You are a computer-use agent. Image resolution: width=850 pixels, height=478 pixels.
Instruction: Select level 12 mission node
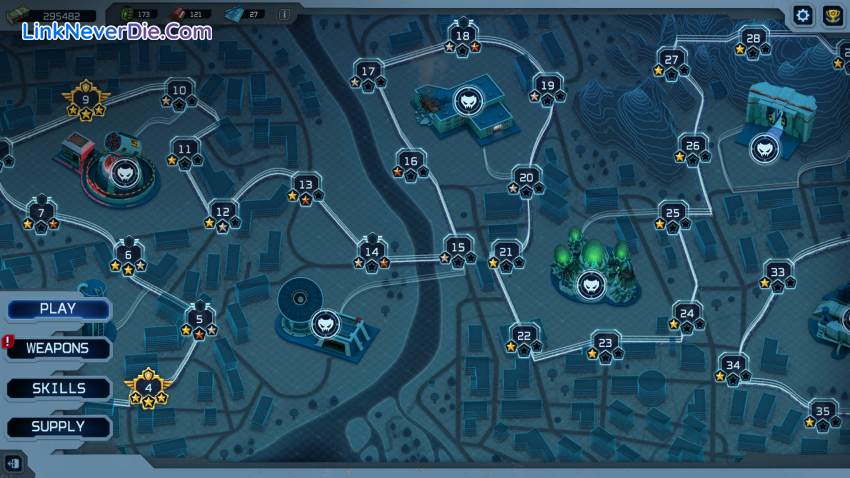coord(223,212)
